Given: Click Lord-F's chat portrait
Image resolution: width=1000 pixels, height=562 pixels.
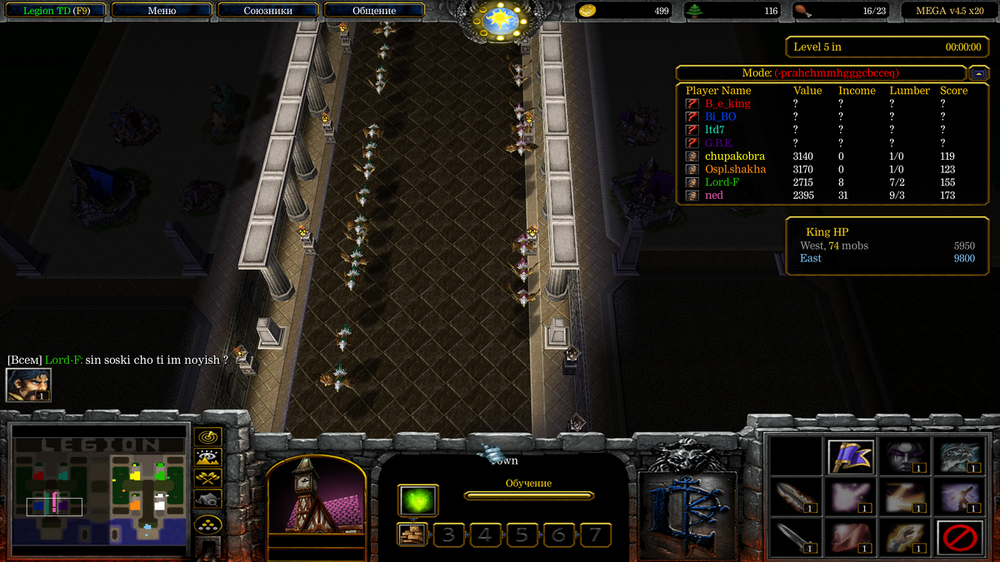Looking at the screenshot, I should [x=28, y=386].
